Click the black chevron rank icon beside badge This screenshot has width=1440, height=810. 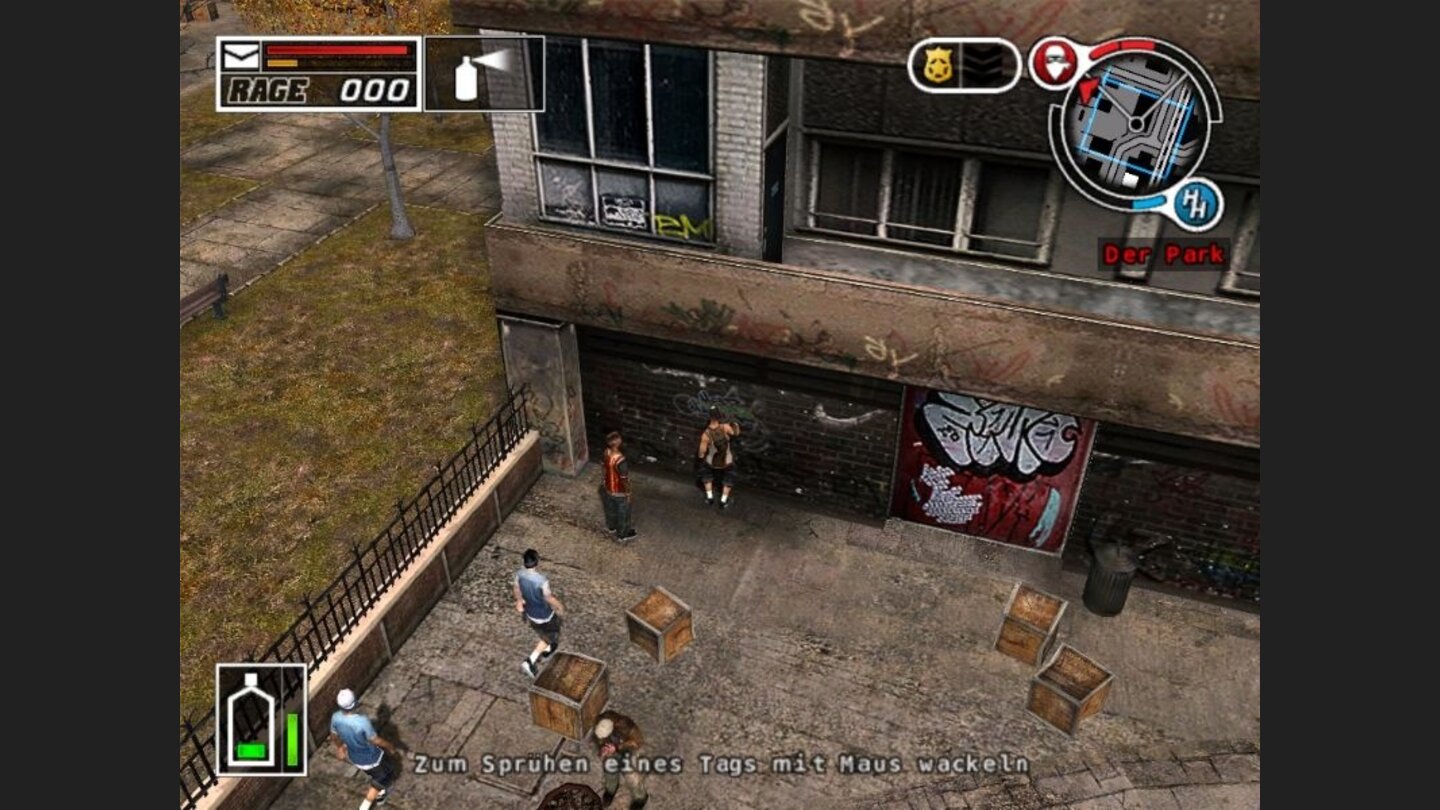pos(986,62)
